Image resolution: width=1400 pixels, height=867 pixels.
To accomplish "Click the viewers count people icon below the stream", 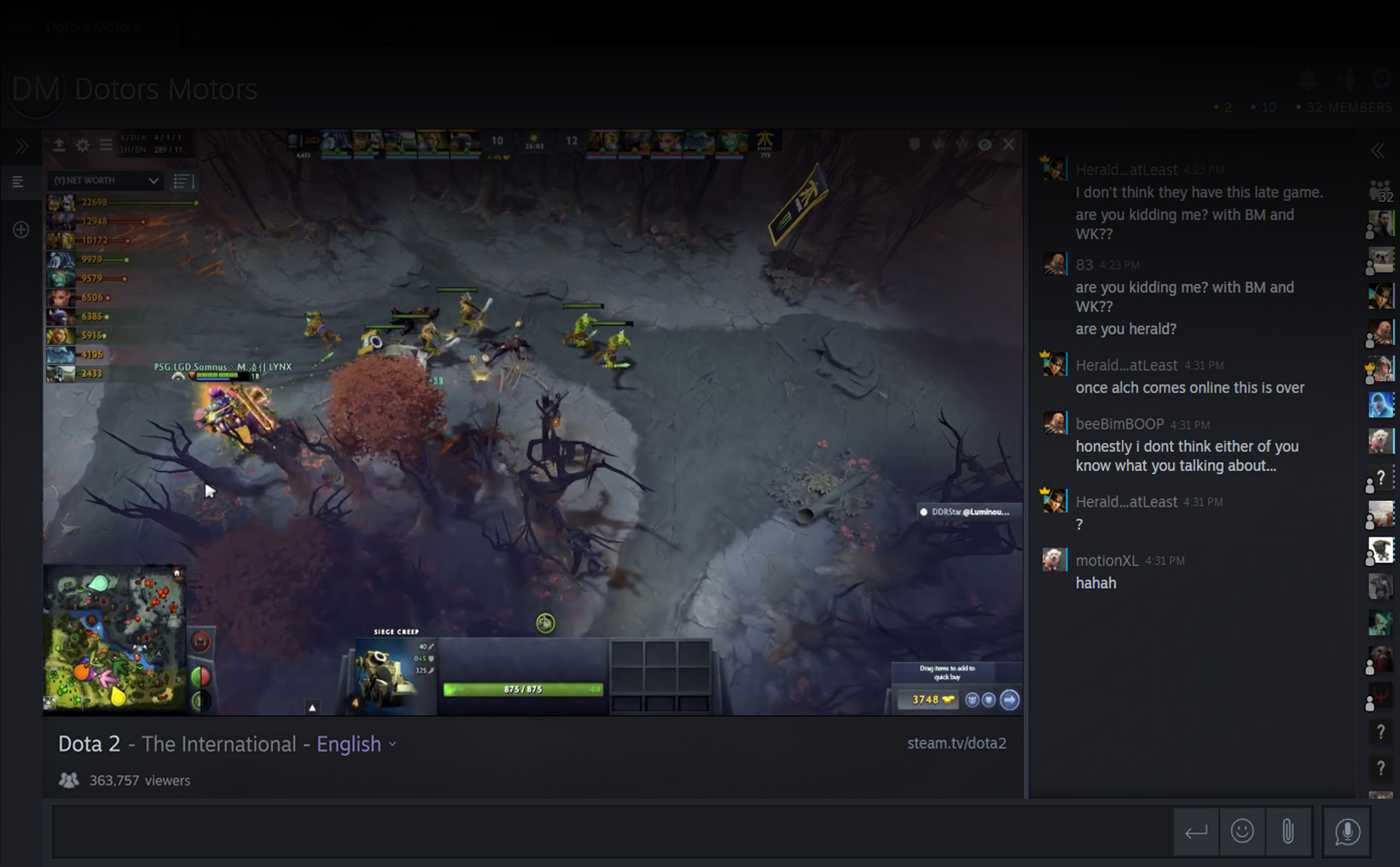I will [68, 779].
